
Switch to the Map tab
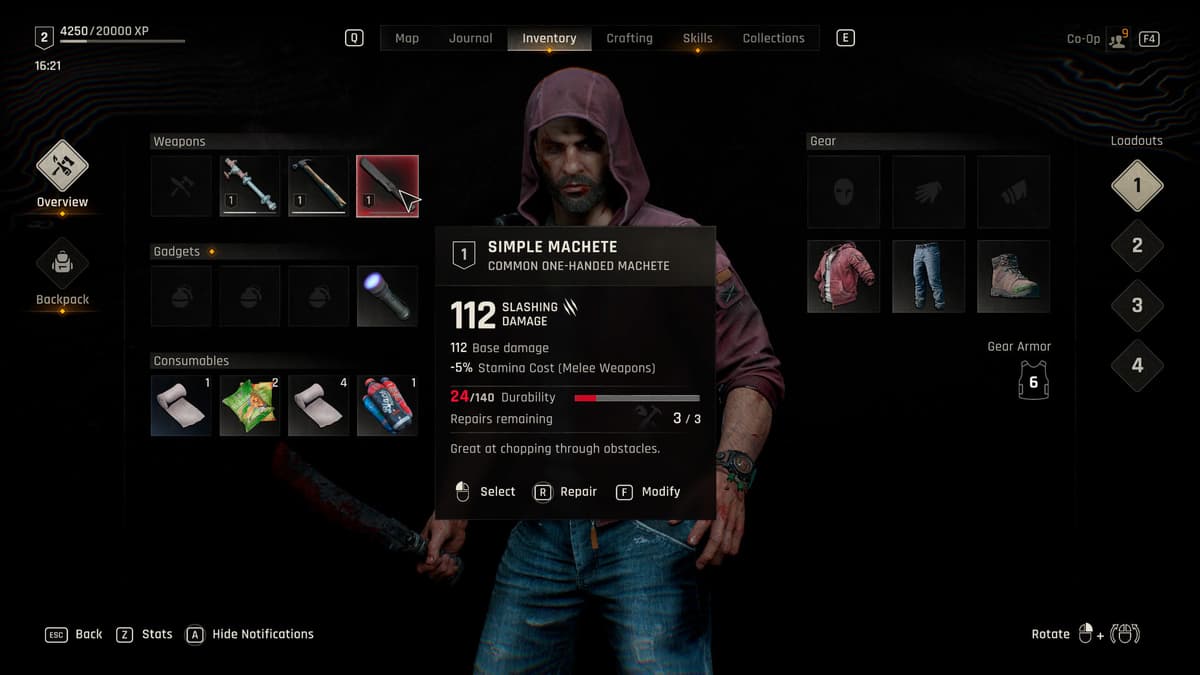[407, 38]
